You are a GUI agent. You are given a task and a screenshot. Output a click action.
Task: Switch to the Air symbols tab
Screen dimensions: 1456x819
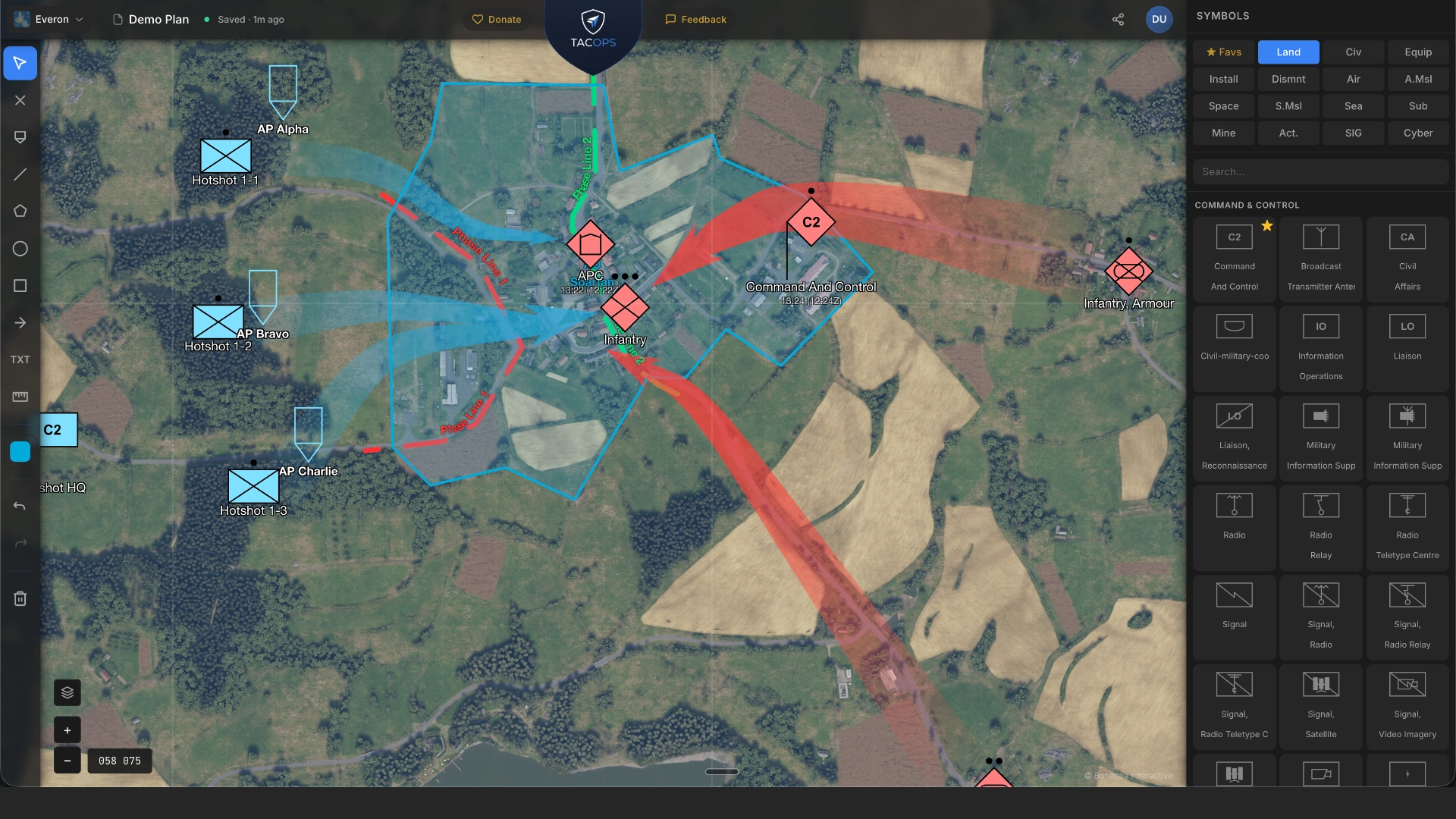coord(1354,79)
